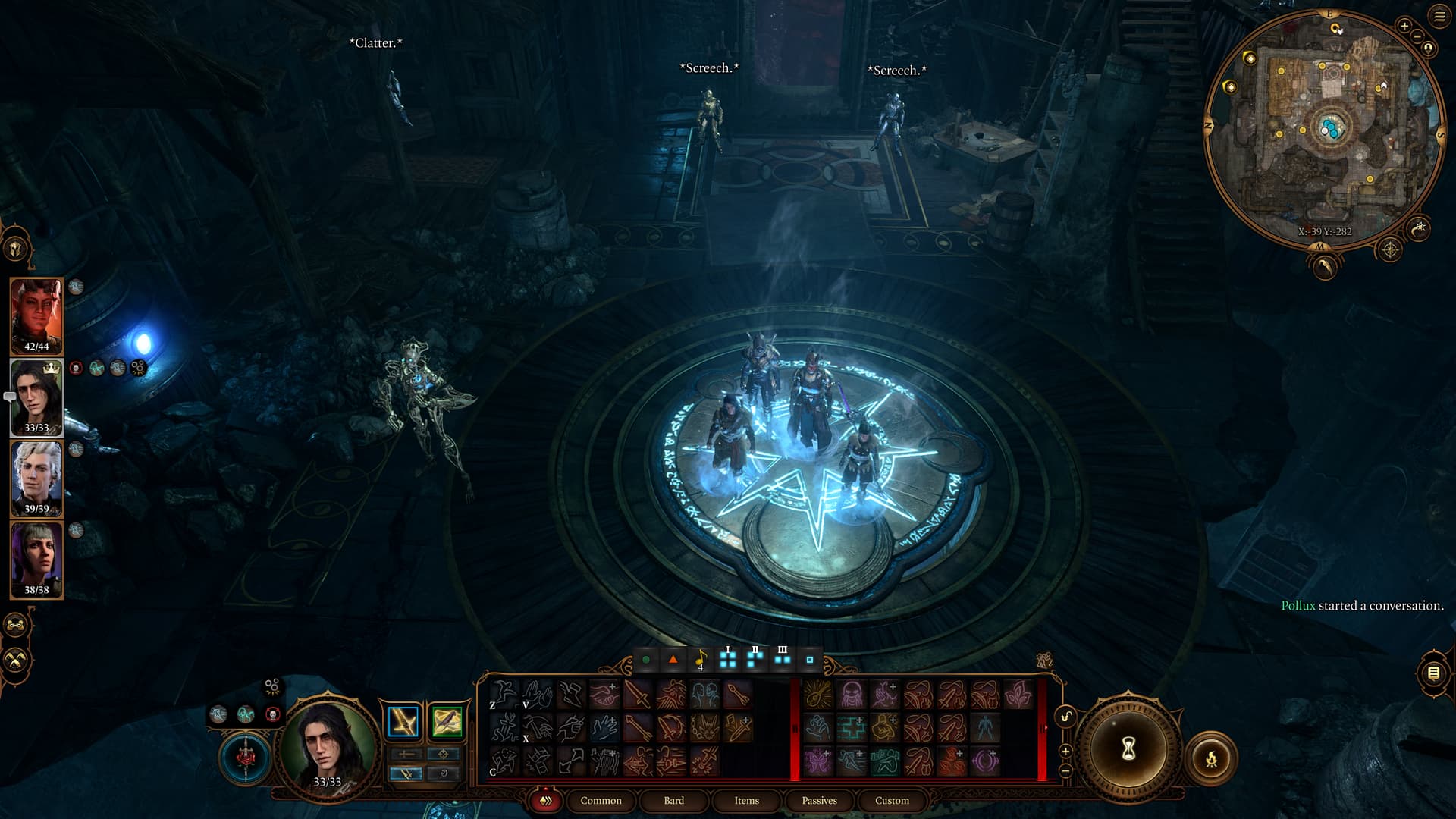Select the Passives hotbar tab
Screen dimensions: 1456x819
click(x=819, y=800)
